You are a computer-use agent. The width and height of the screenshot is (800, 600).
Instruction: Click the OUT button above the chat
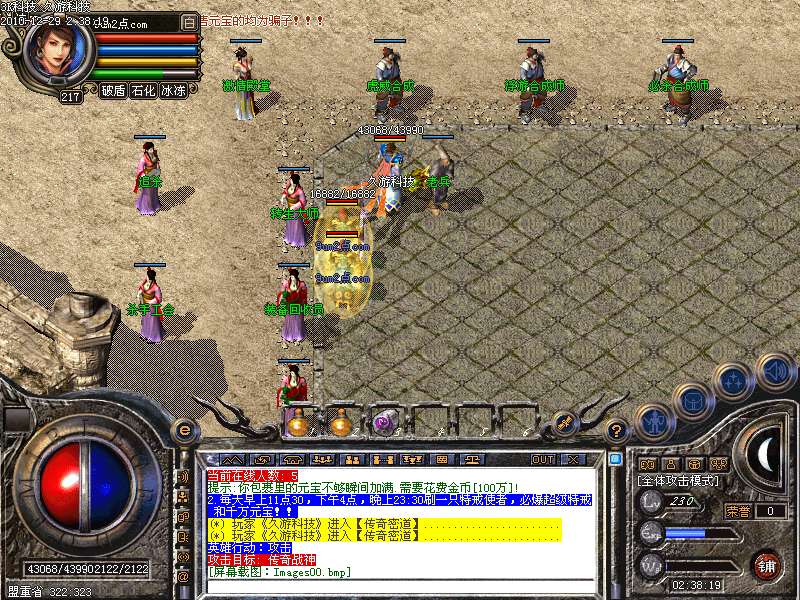pos(542,459)
